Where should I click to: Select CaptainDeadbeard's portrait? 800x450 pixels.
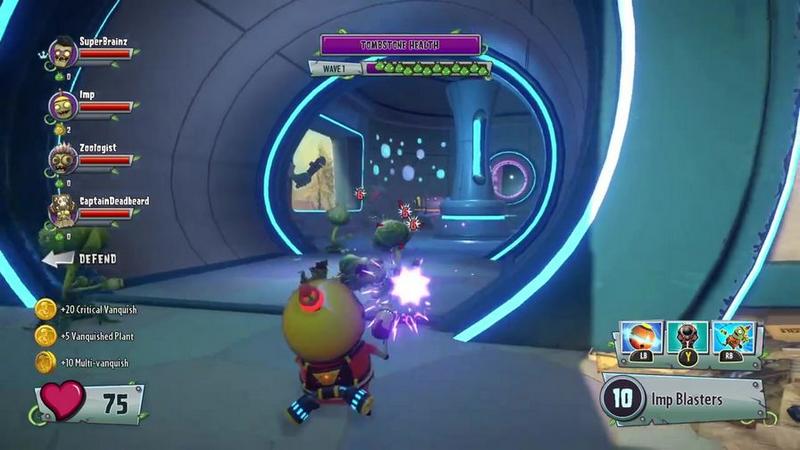[x=63, y=210]
